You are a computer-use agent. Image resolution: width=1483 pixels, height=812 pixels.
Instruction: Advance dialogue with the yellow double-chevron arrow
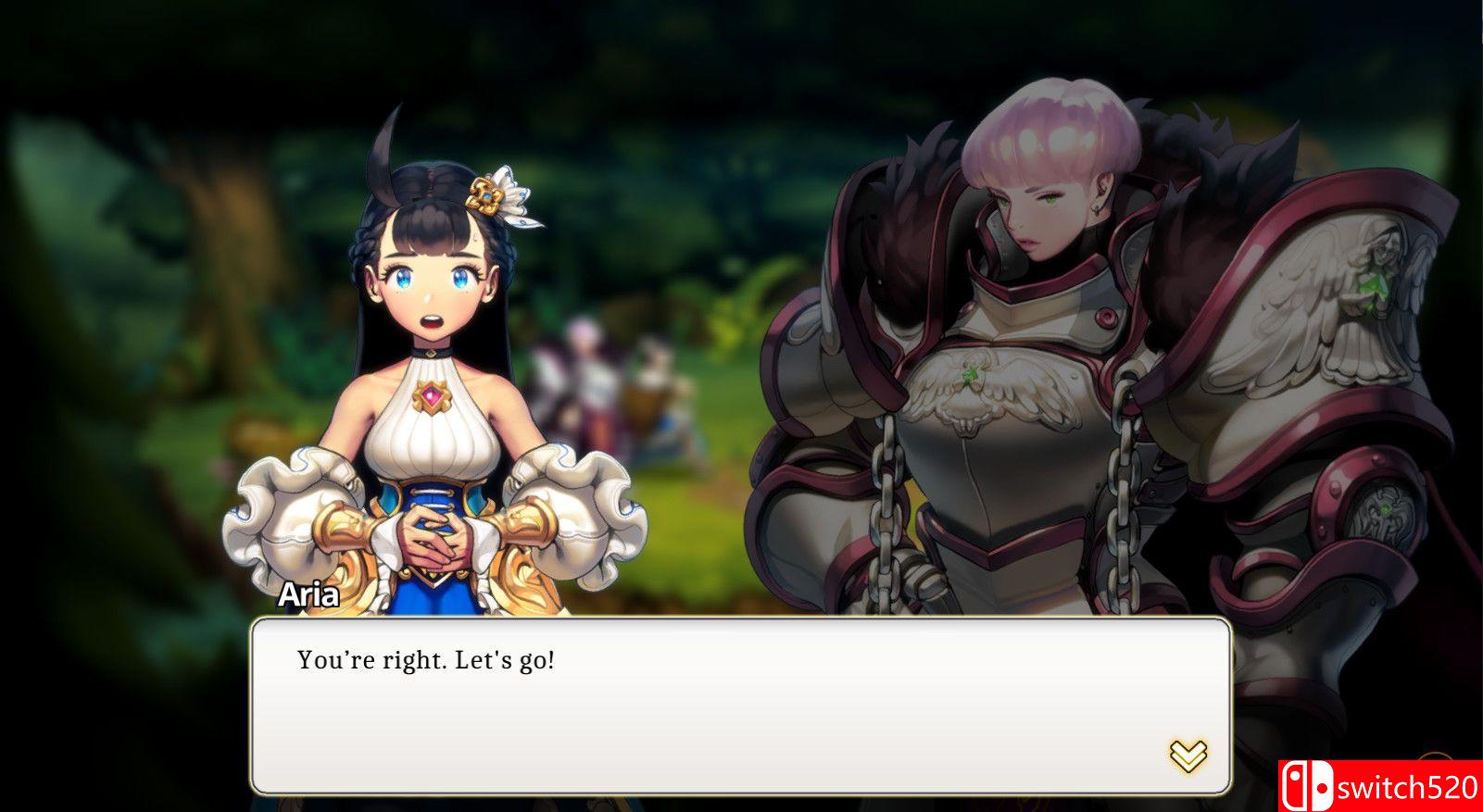(x=1188, y=756)
